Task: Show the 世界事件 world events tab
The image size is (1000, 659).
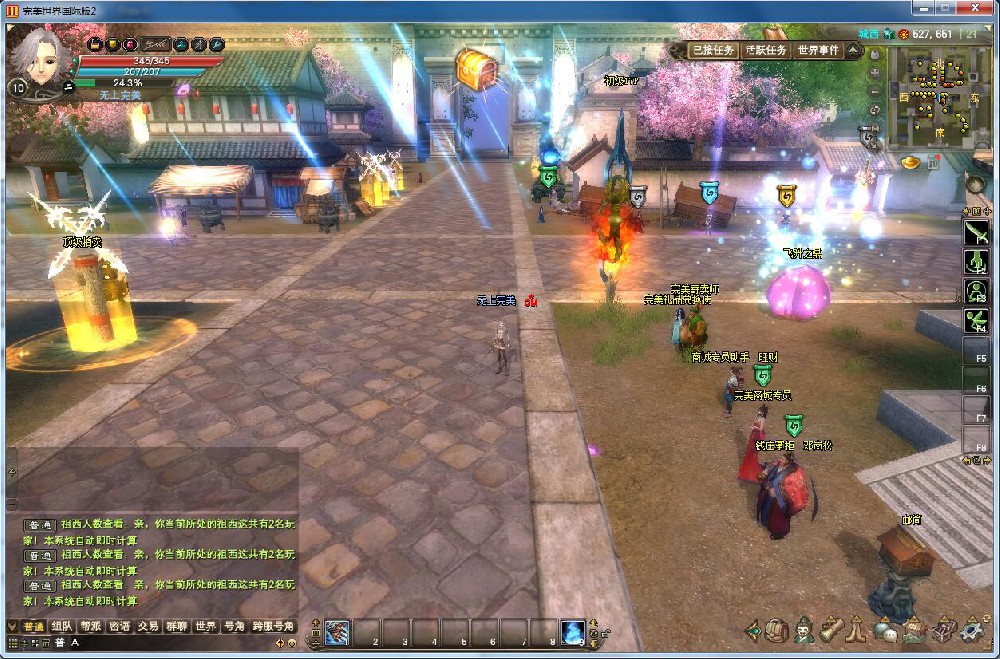Action: click(x=819, y=50)
